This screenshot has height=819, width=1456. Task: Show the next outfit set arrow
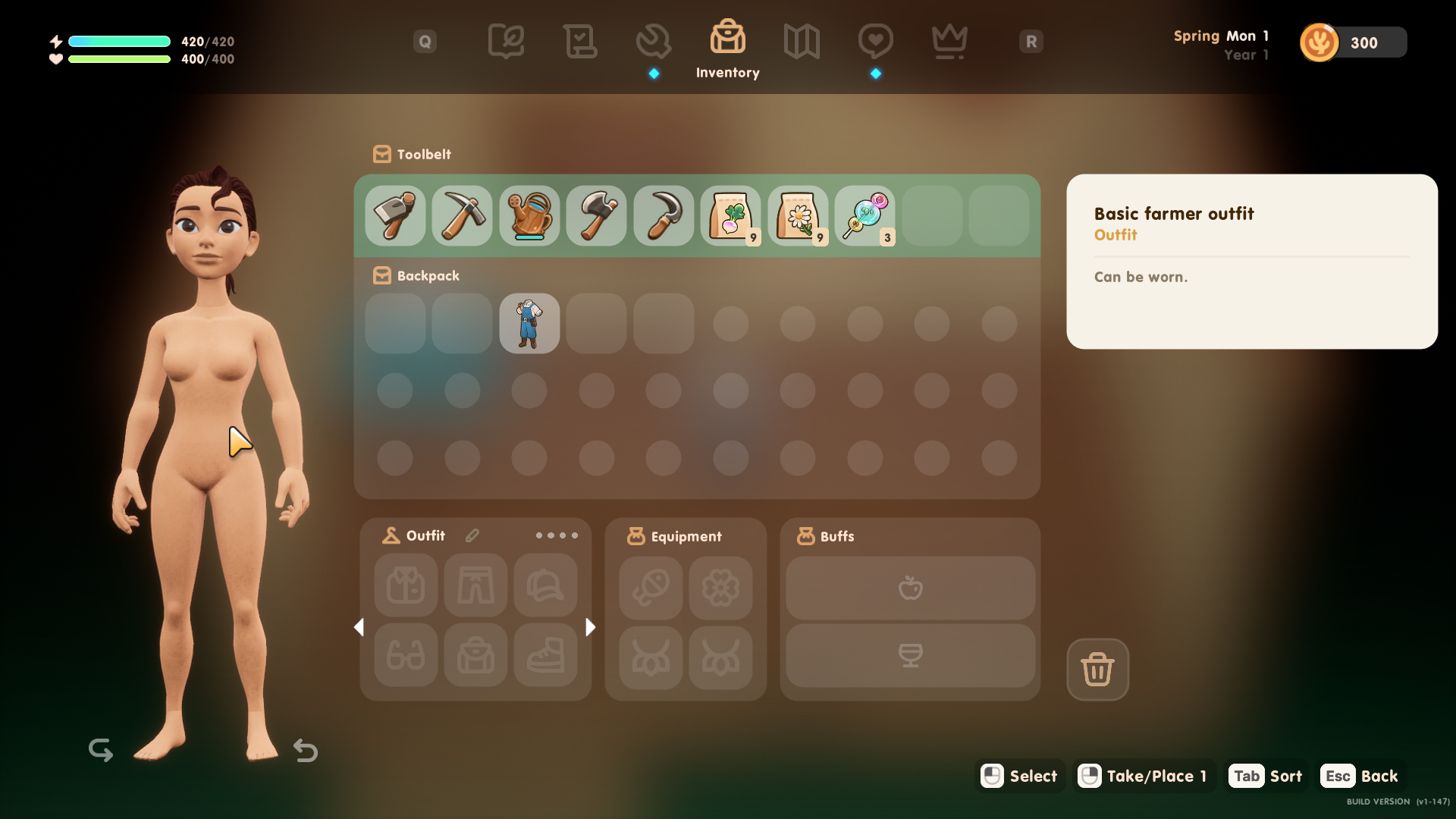(591, 627)
